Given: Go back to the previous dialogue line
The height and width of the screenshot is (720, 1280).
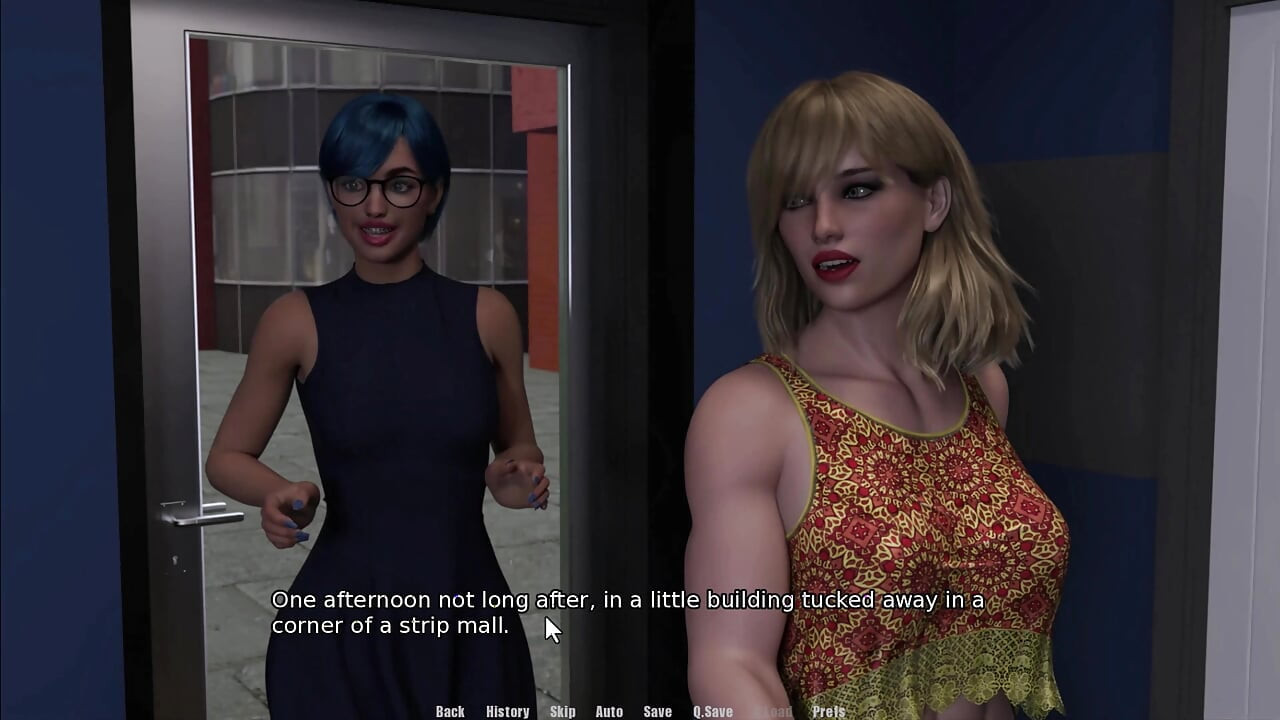Looking at the screenshot, I should pos(450,711).
